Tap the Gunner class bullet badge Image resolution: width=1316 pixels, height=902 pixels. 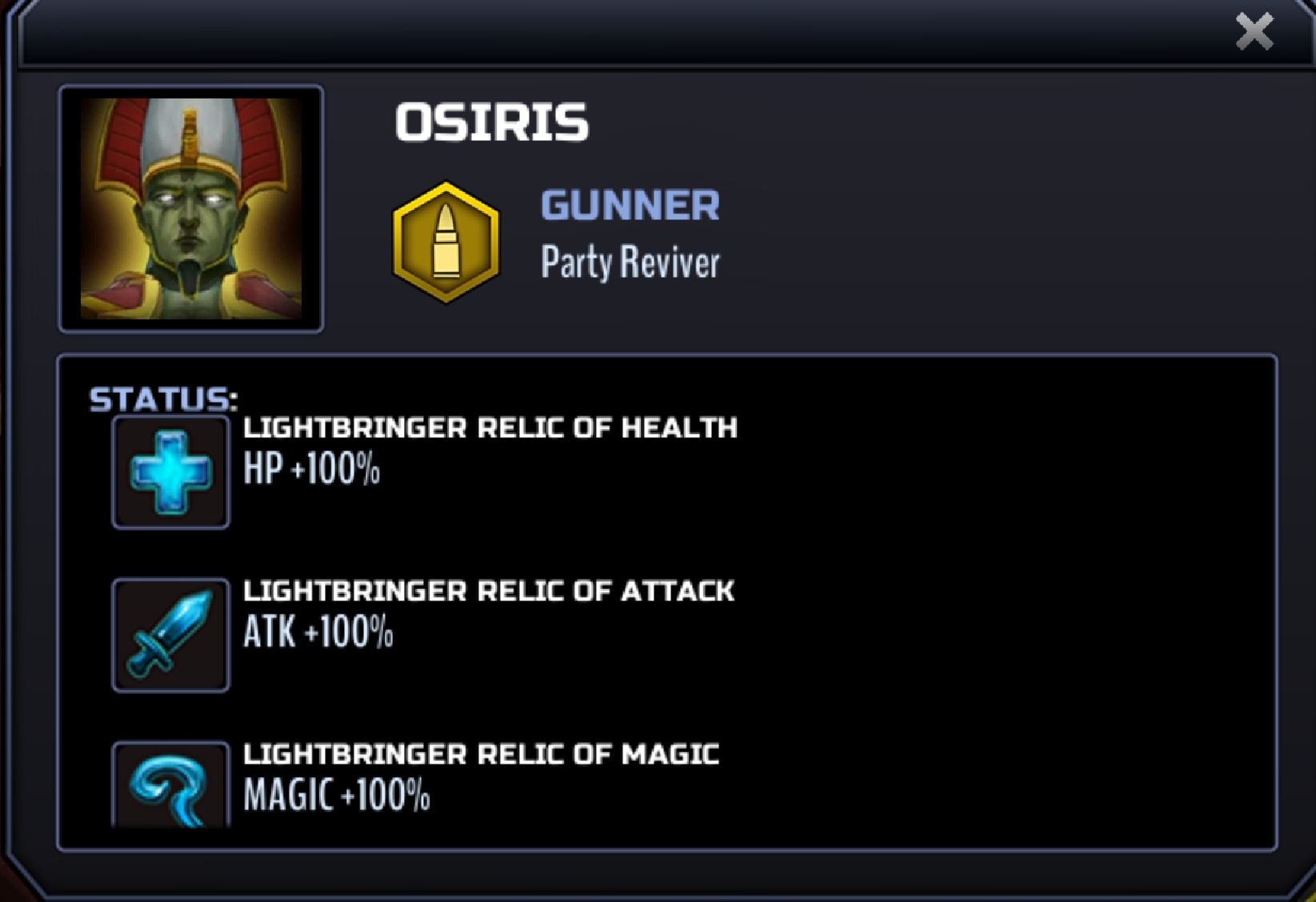[x=446, y=243]
